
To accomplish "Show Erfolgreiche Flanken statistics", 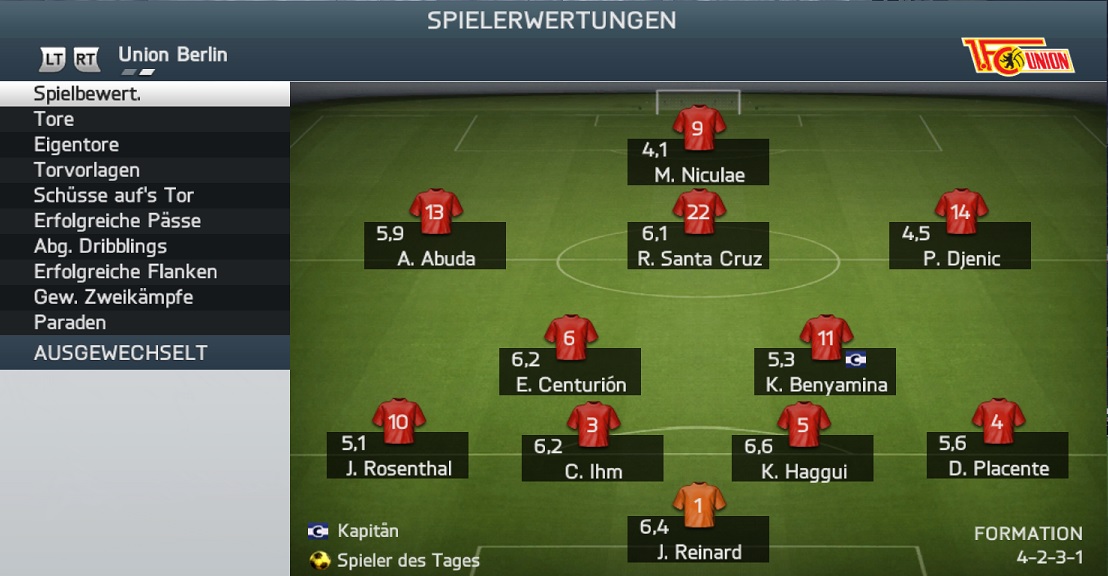I will click(x=145, y=272).
